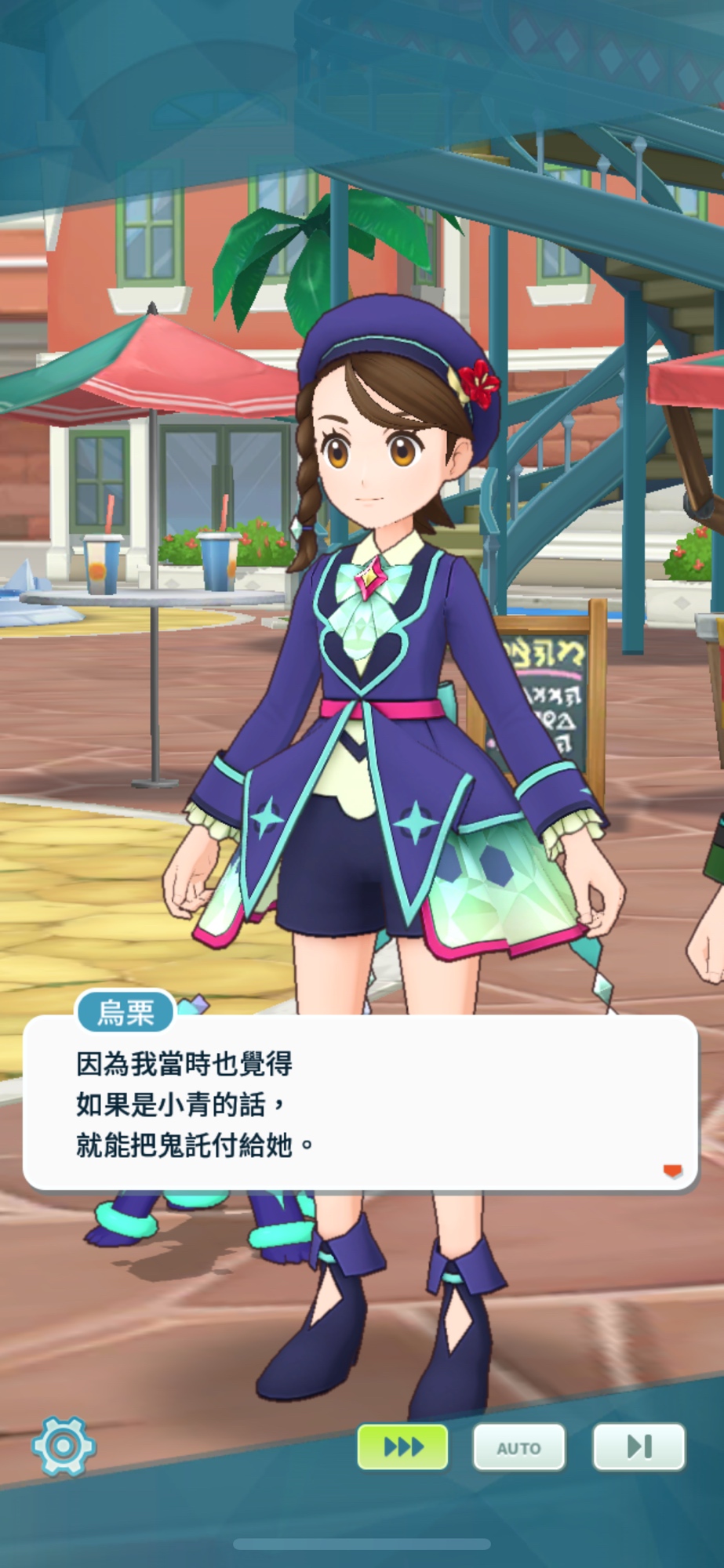Advance the dialogue via red arrow indicator

(x=672, y=1171)
